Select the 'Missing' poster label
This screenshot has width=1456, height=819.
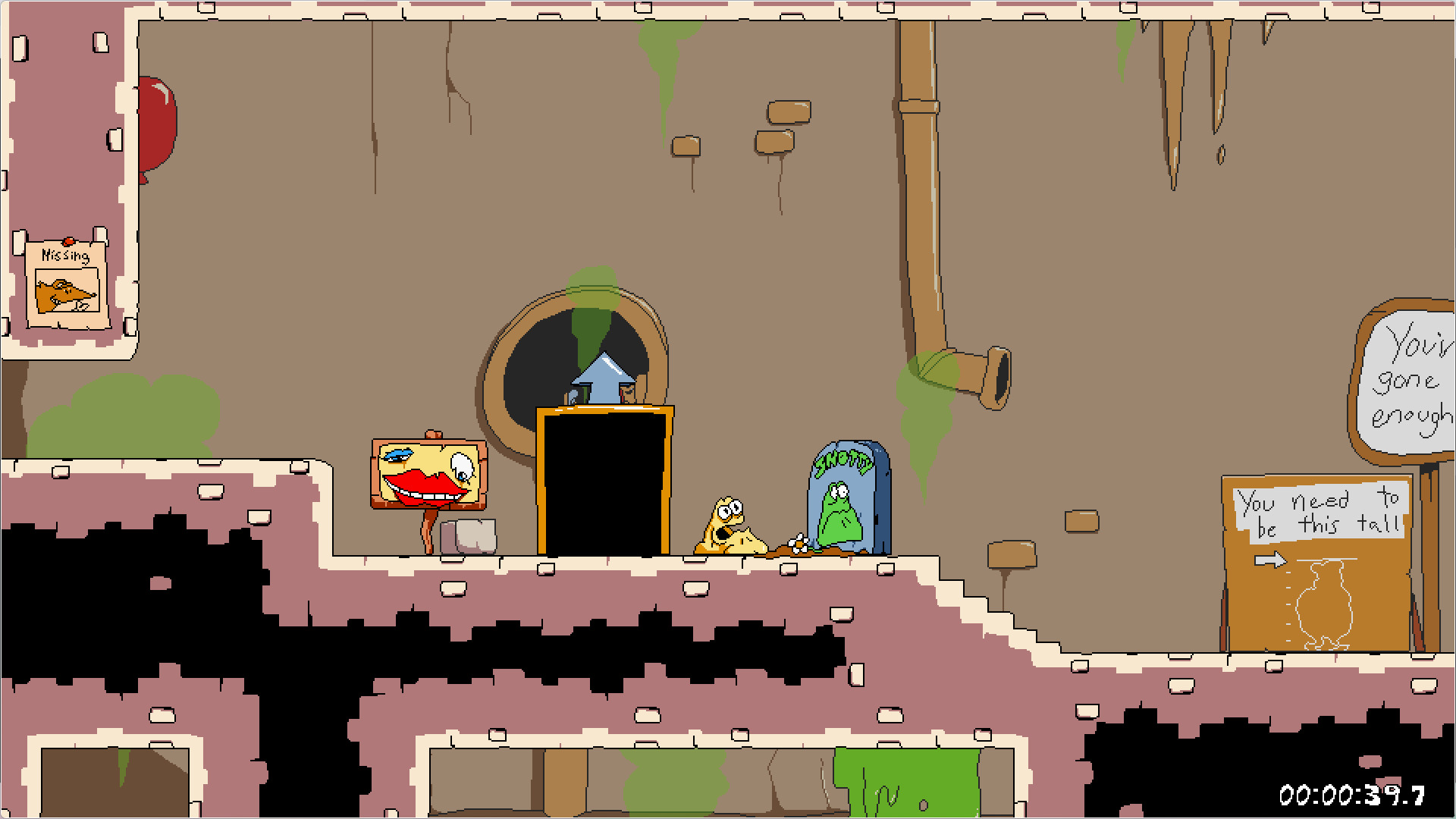click(65, 256)
